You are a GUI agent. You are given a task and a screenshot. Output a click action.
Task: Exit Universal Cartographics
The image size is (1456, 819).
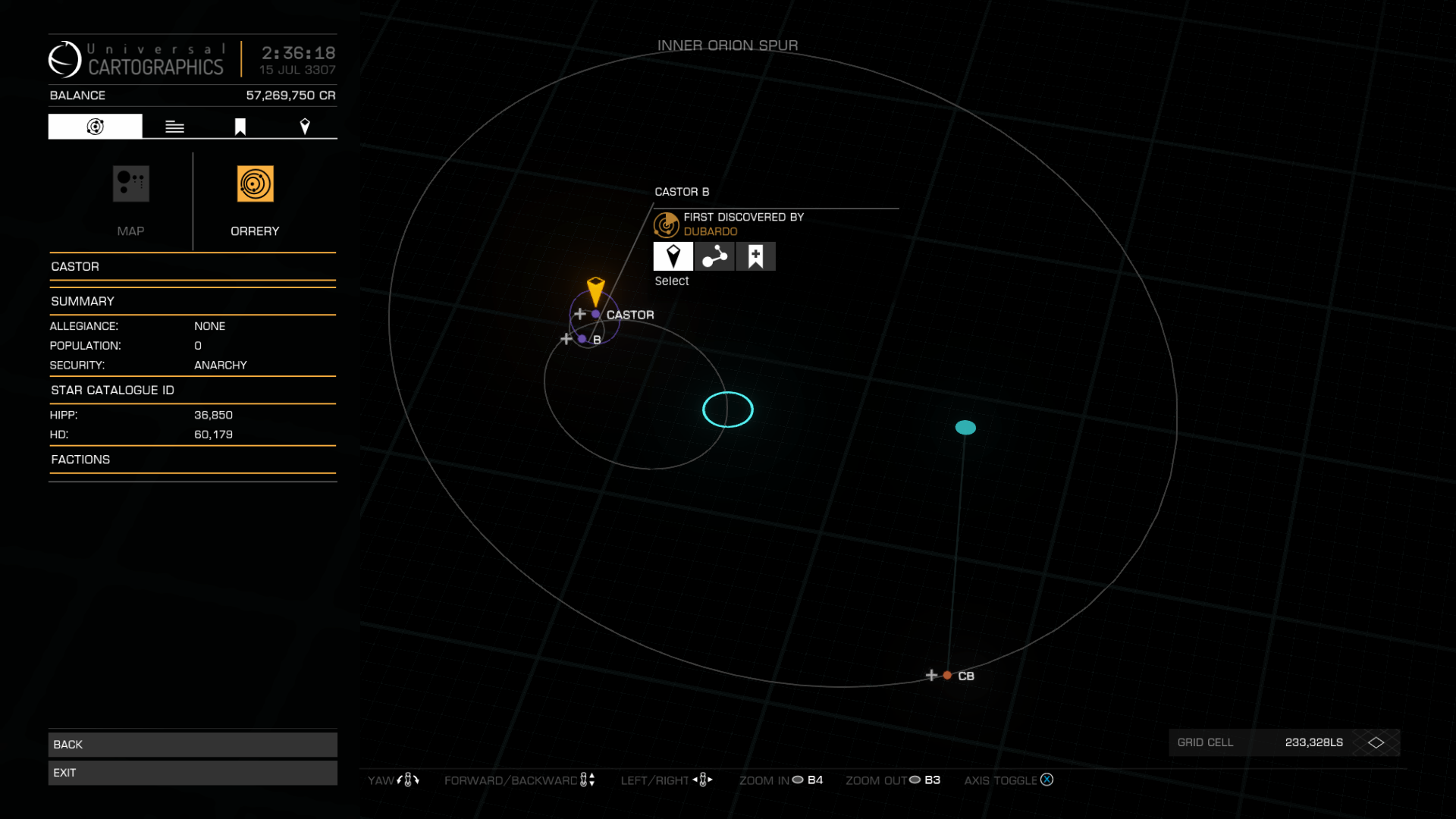click(x=193, y=773)
